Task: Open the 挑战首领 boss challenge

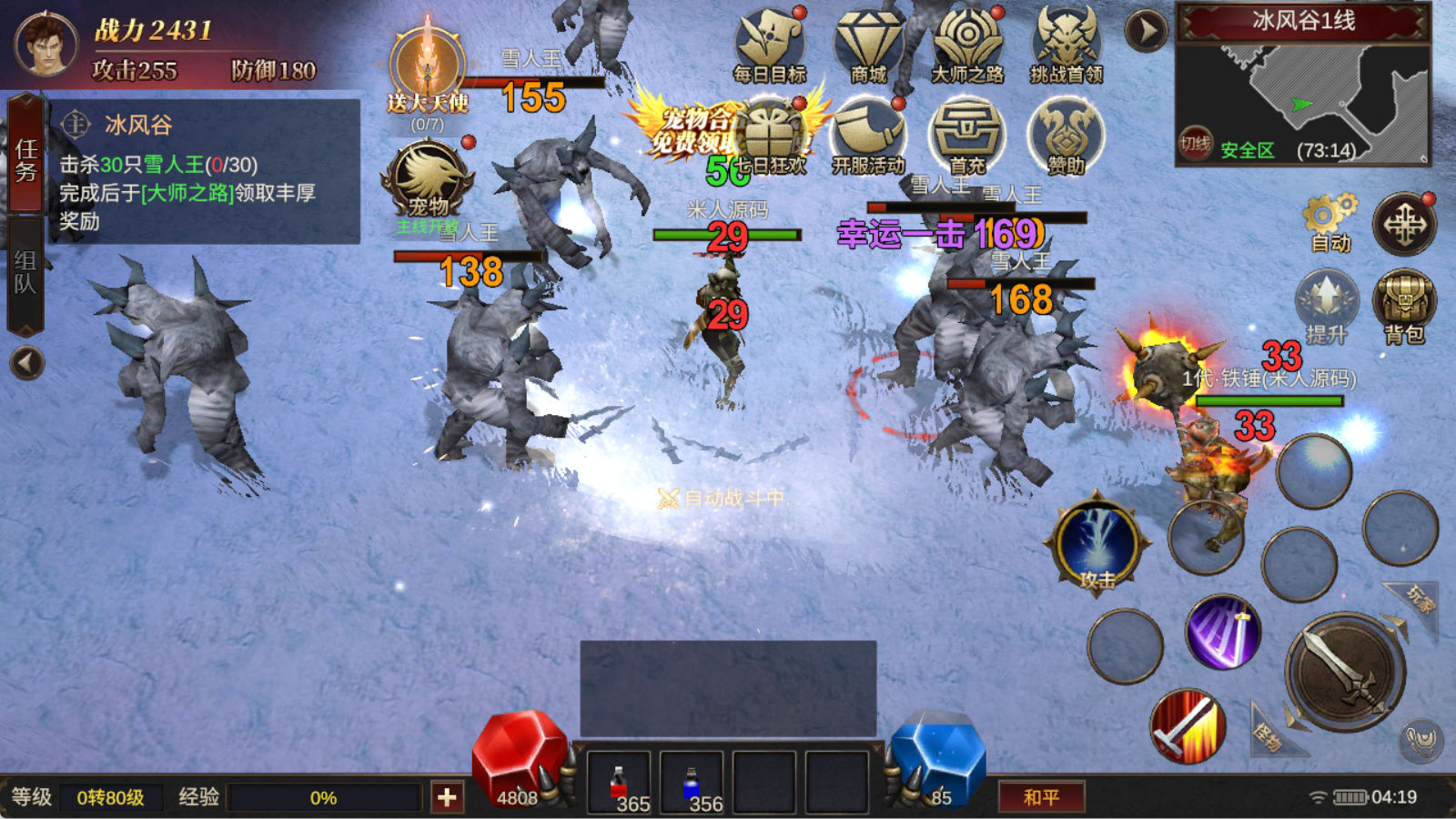Action: click(x=1067, y=45)
